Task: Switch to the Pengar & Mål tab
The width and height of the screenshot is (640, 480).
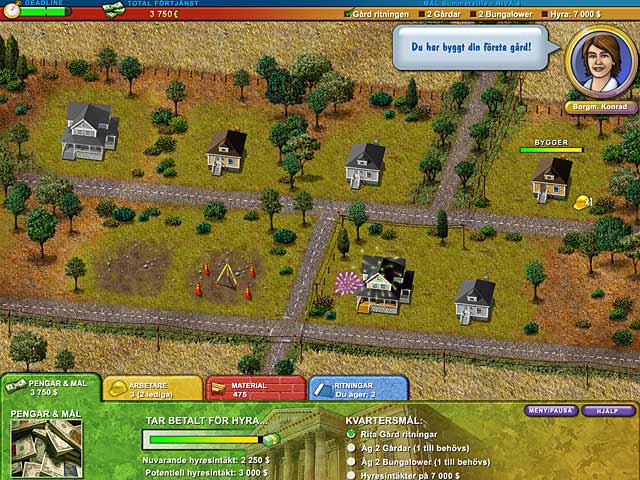Action: [48, 388]
